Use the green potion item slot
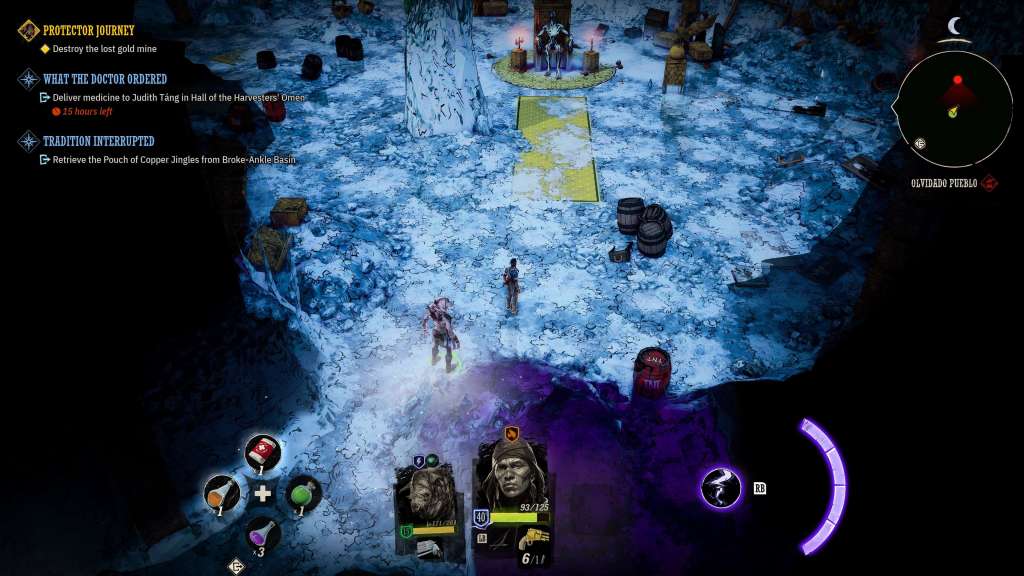This screenshot has height=576, width=1024. point(304,493)
